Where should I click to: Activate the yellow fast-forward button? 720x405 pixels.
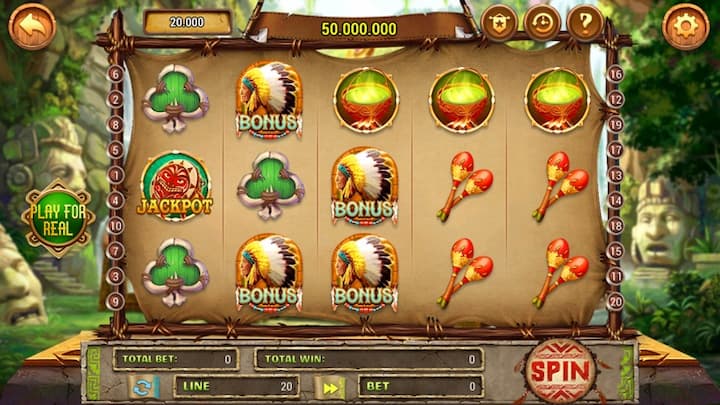click(329, 387)
